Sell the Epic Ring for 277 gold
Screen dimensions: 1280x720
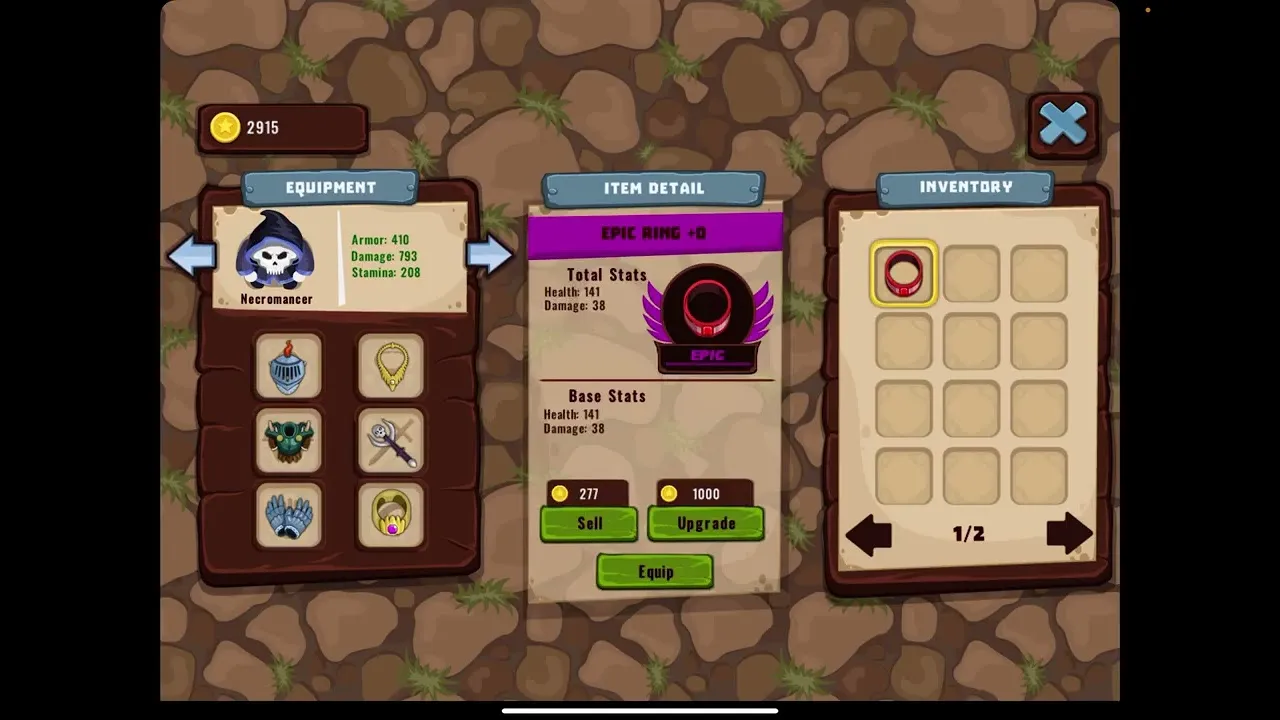[x=589, y=523]
